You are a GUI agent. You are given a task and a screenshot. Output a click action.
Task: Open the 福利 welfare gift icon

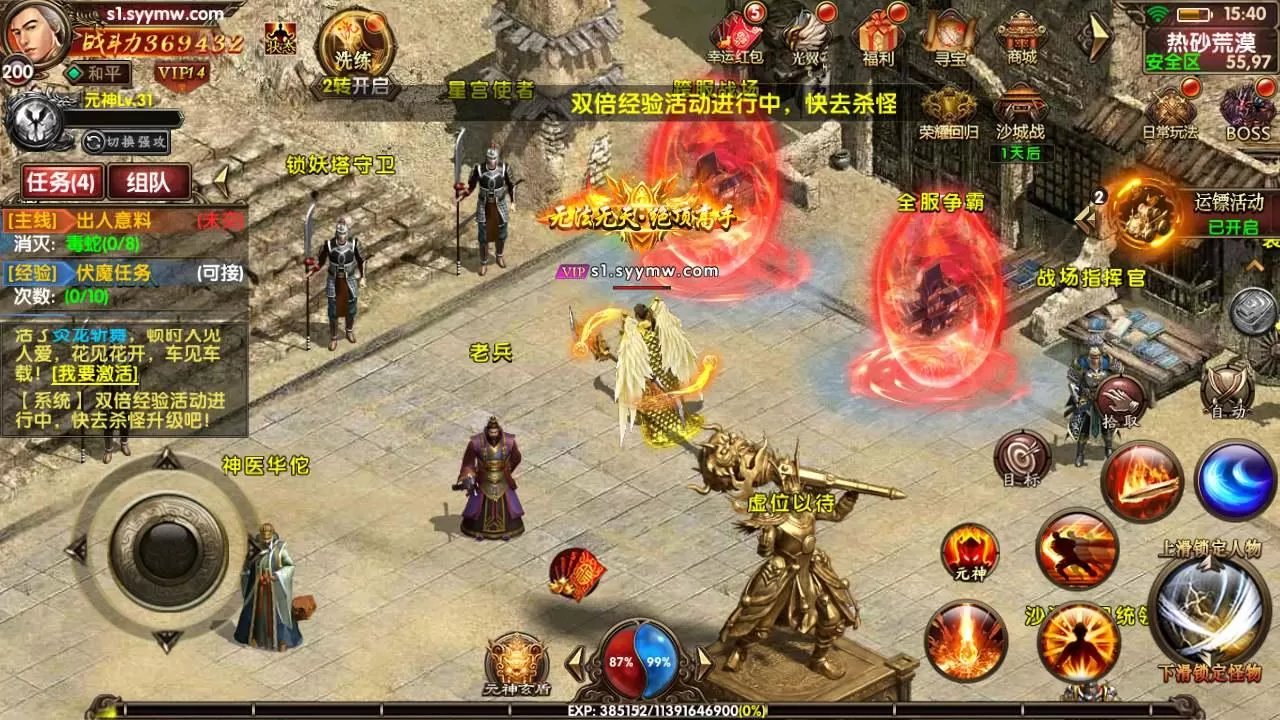point(879,38)
